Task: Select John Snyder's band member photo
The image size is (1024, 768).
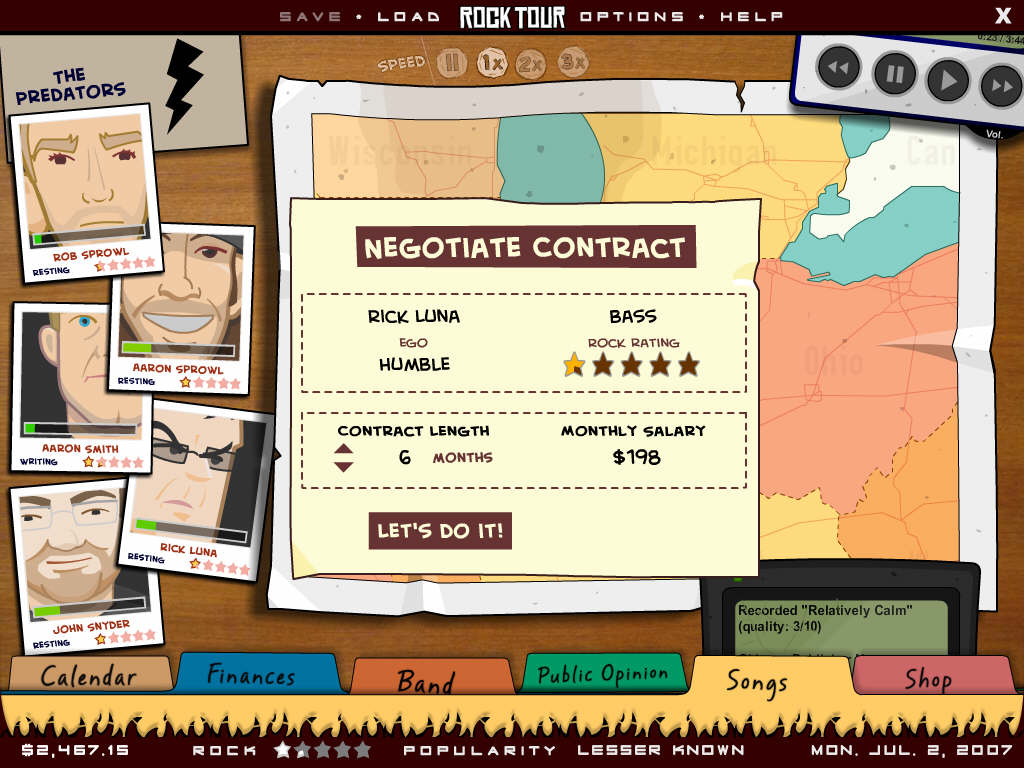Action: click(x=84, y=560)
